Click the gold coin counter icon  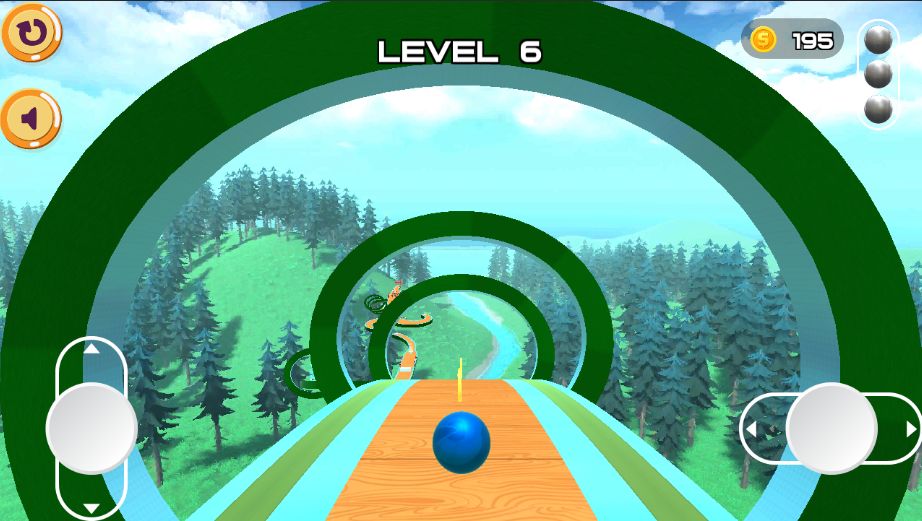763,40
